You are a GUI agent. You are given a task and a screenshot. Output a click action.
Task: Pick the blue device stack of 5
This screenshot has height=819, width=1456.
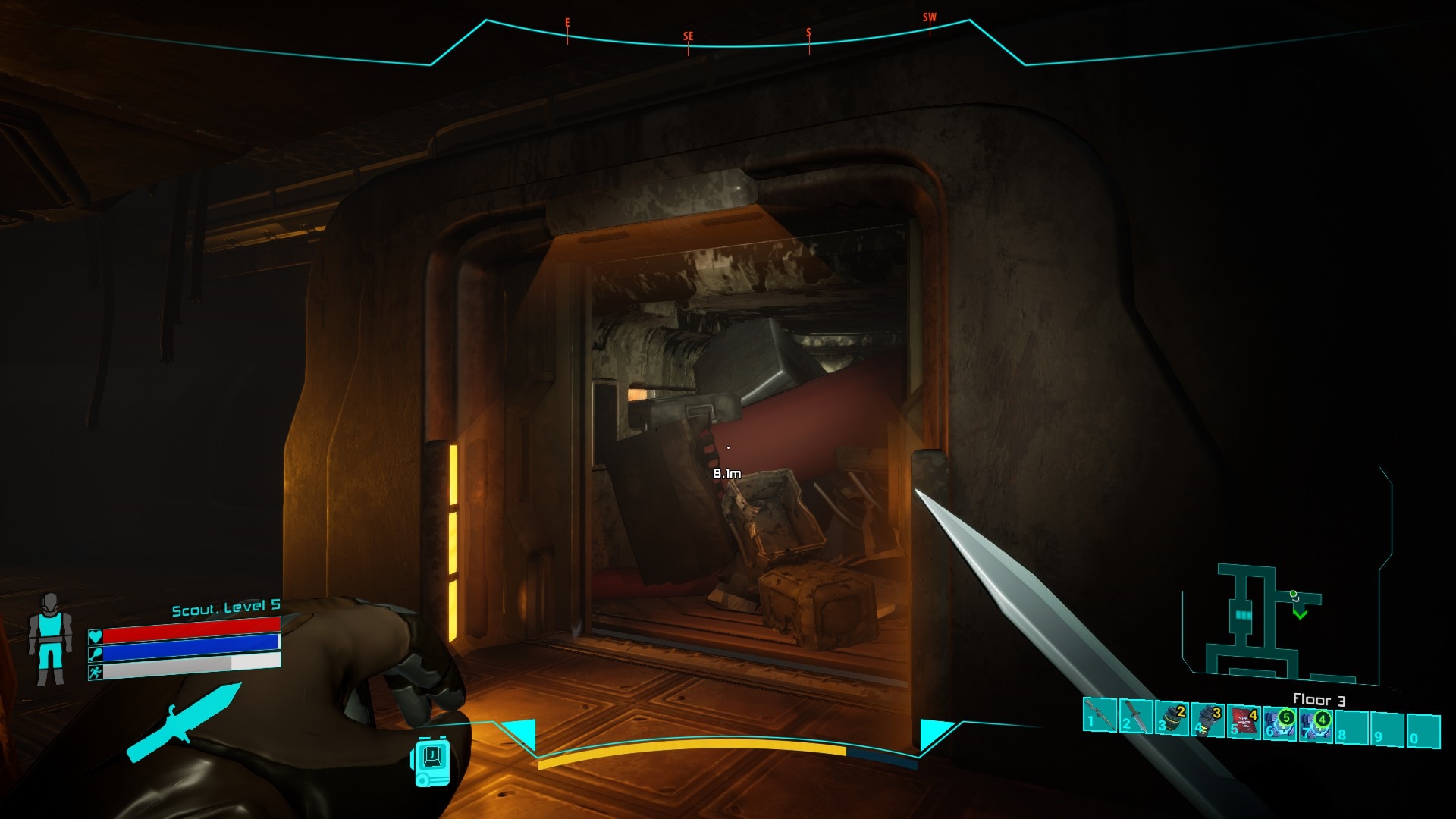click(x=1279, y=724)
